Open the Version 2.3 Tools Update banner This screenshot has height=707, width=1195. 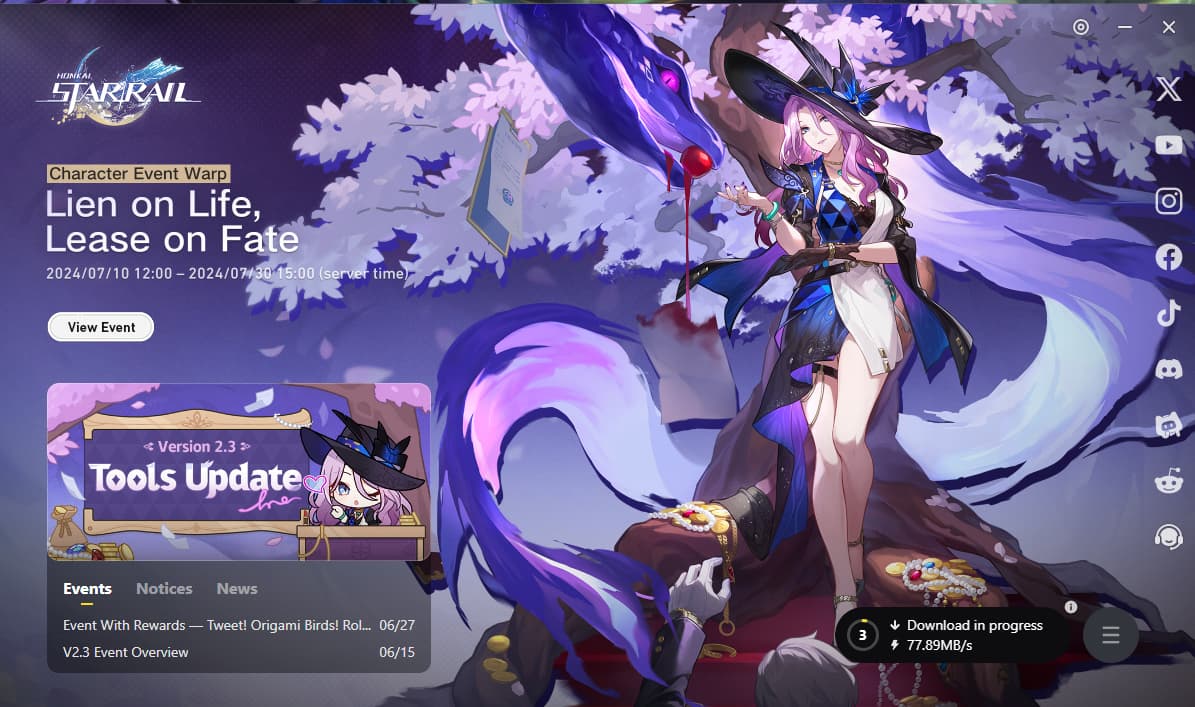[239, 472]
